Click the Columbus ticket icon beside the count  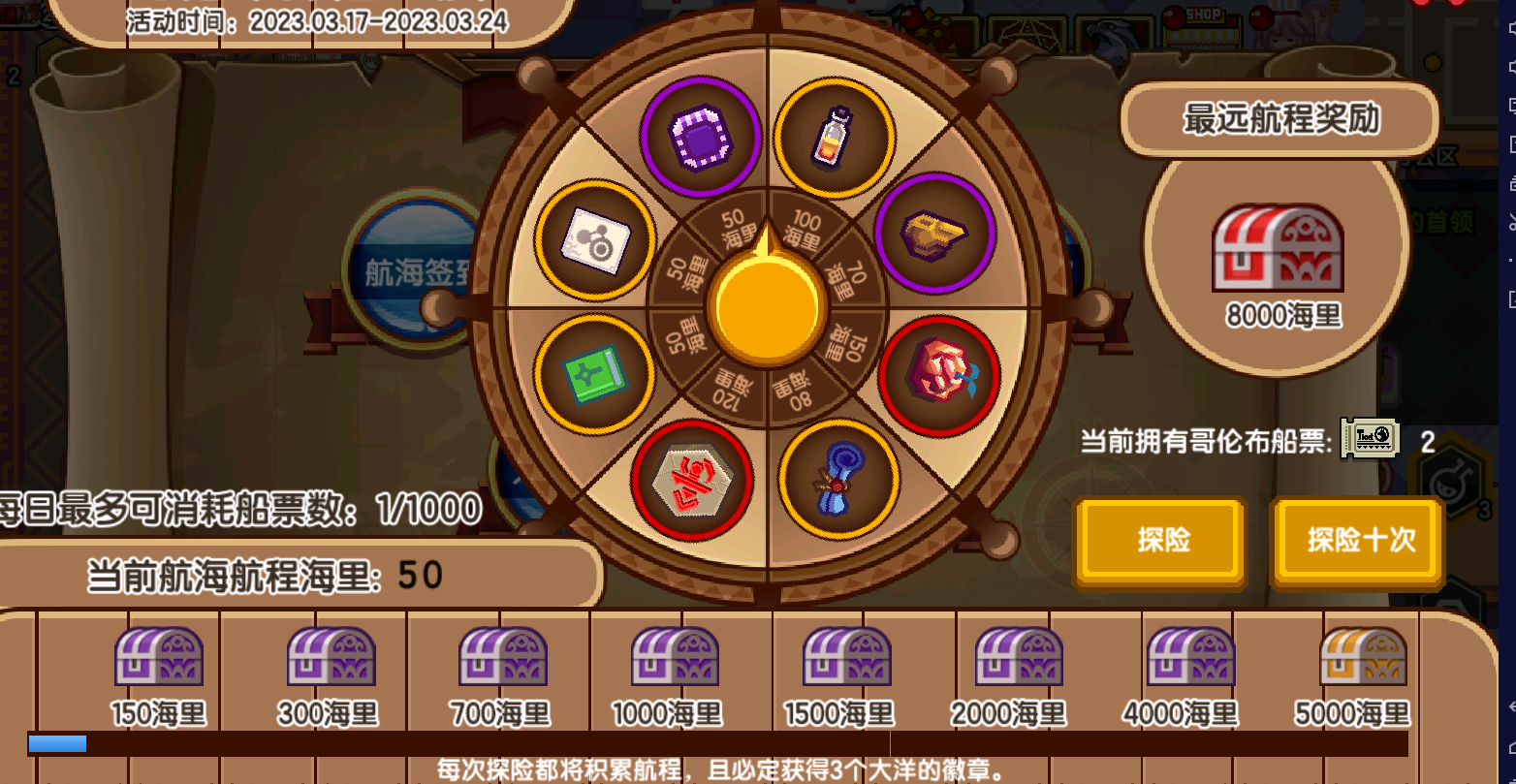[1368, 439]
